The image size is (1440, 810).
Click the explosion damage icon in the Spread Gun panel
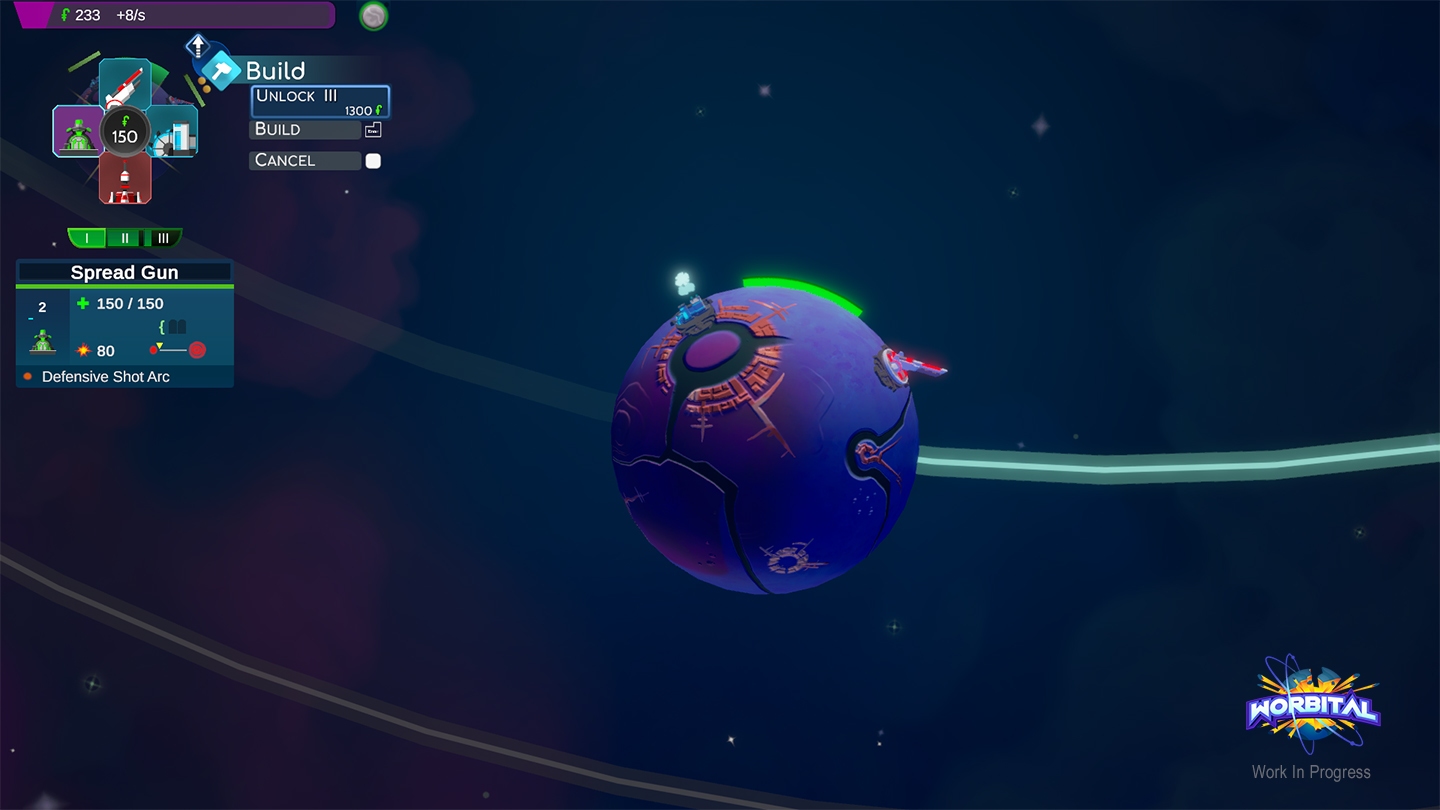[85, 350]
